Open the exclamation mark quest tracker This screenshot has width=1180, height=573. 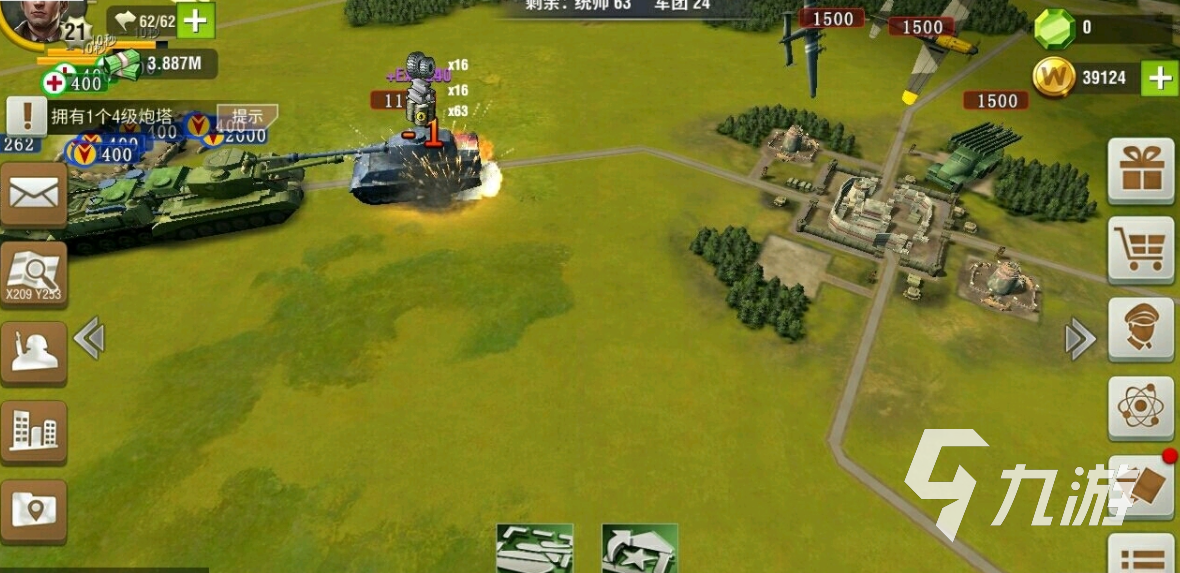27,116
